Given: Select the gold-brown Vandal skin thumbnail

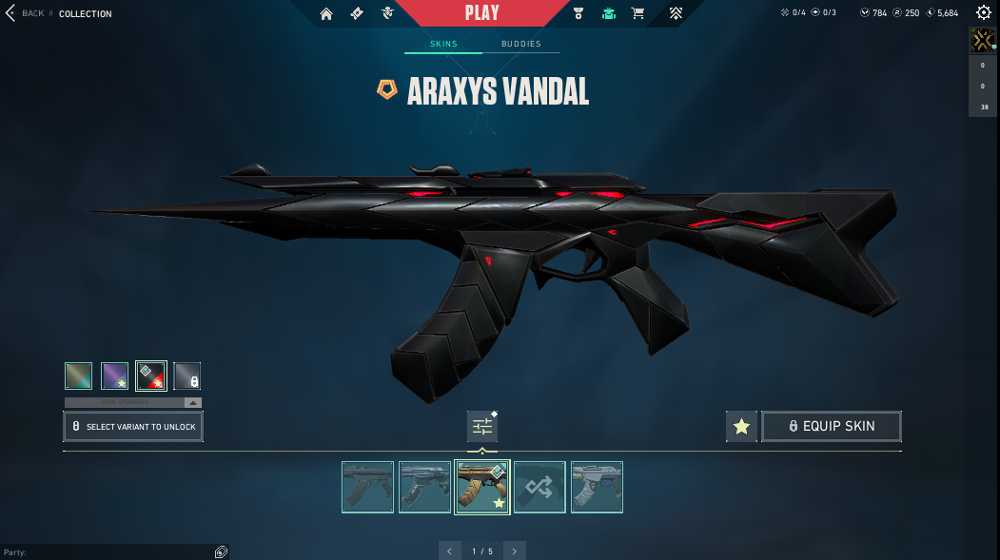Looking at the screenshot, I should (x=482, y=487).
